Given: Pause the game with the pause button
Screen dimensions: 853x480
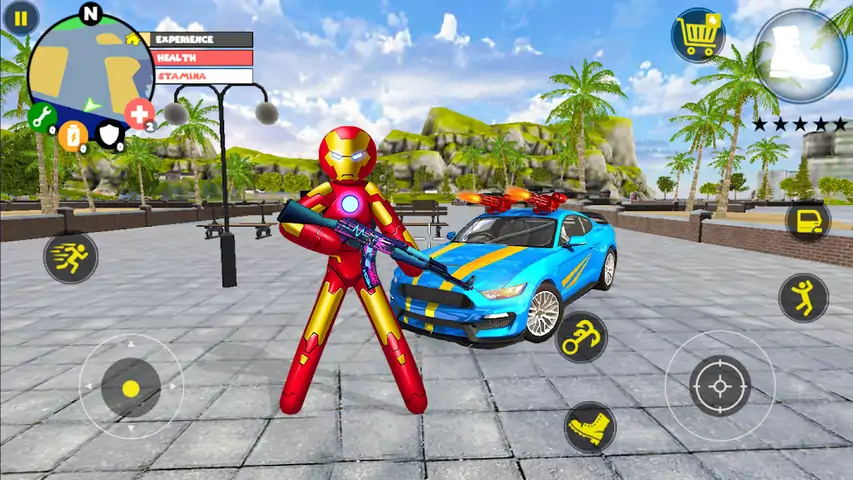Looking at the screenshot, I should [21, 17].
